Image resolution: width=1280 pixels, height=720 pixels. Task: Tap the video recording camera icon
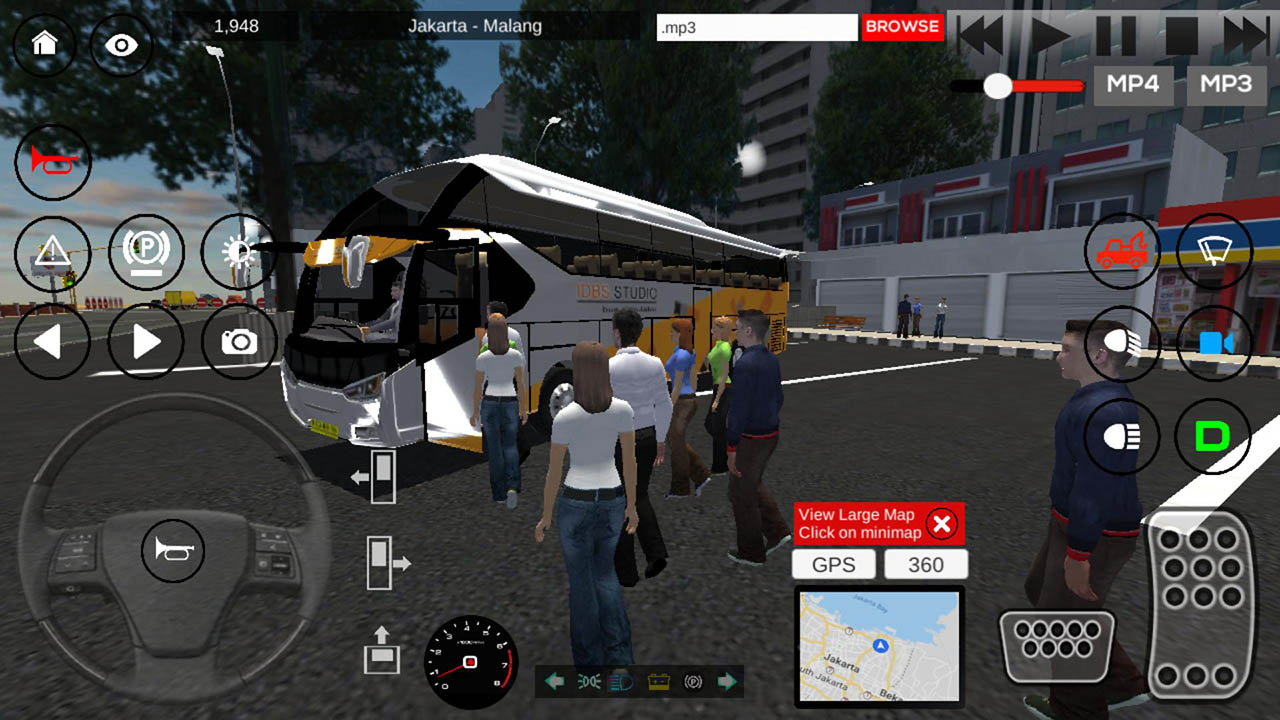(1213, 344)
